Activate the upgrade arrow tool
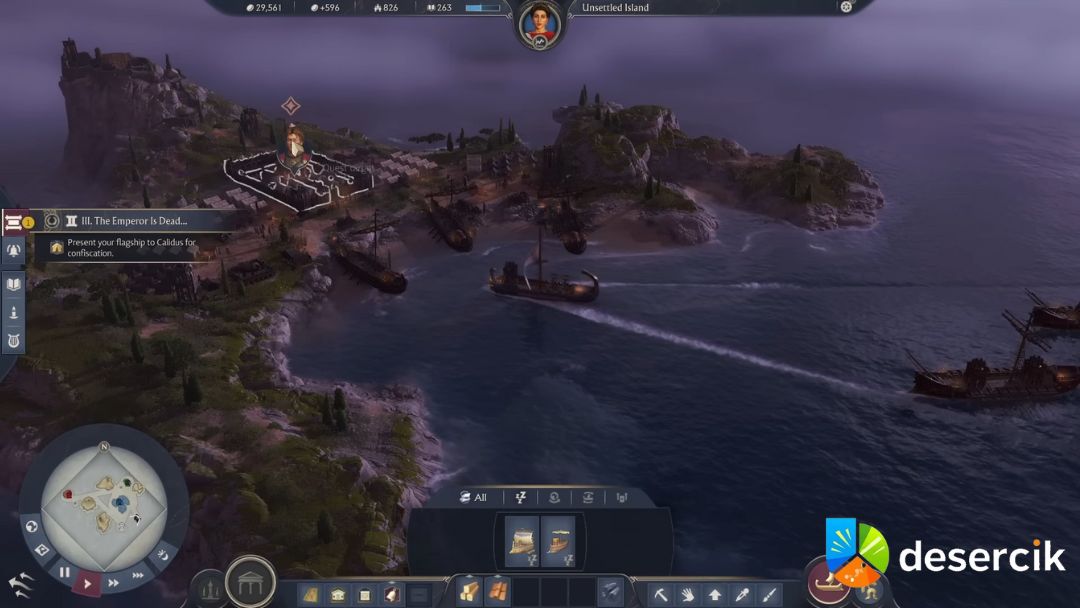 [715, 594]
